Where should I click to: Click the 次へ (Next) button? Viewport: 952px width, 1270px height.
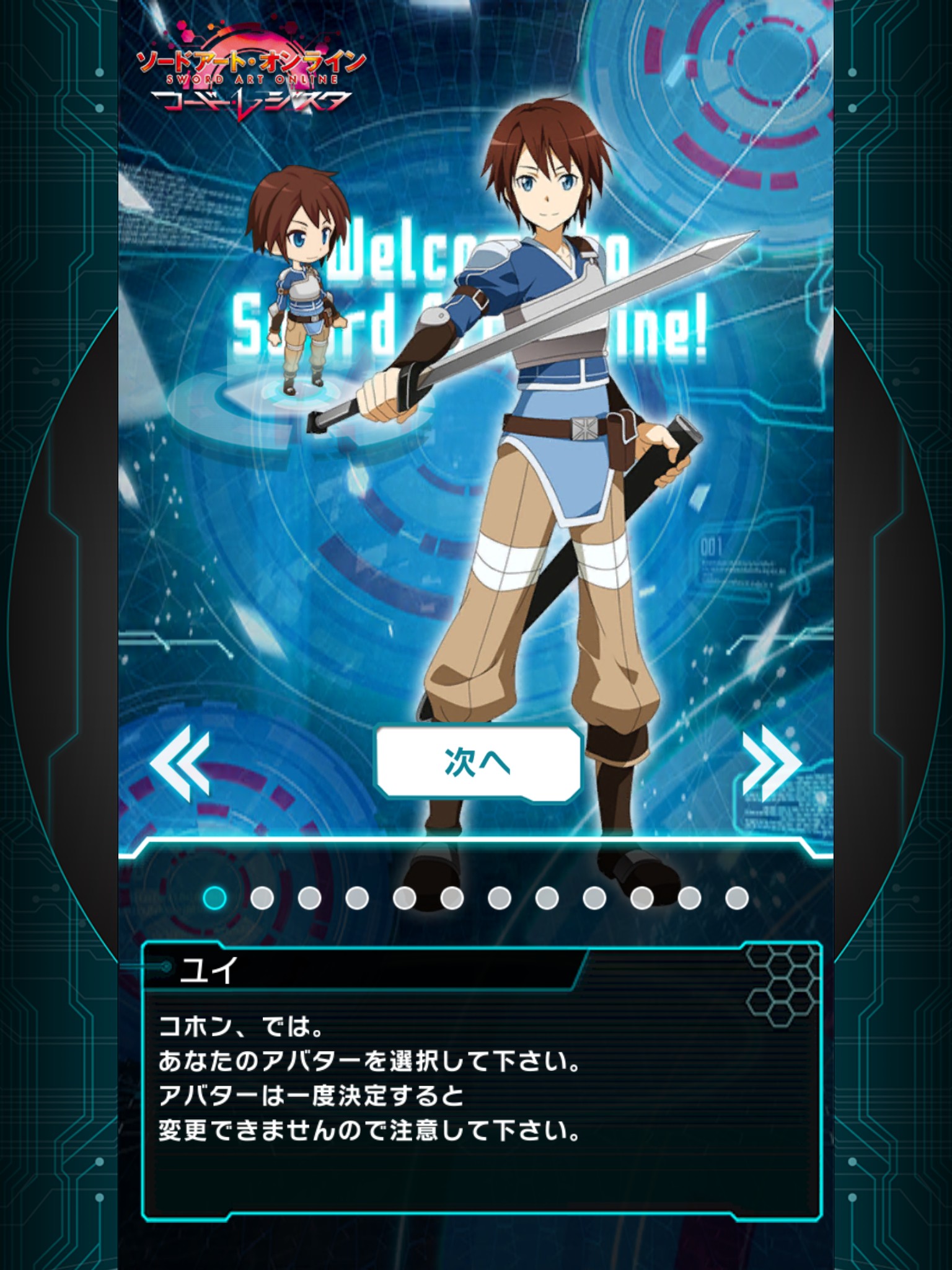[478, 762]
